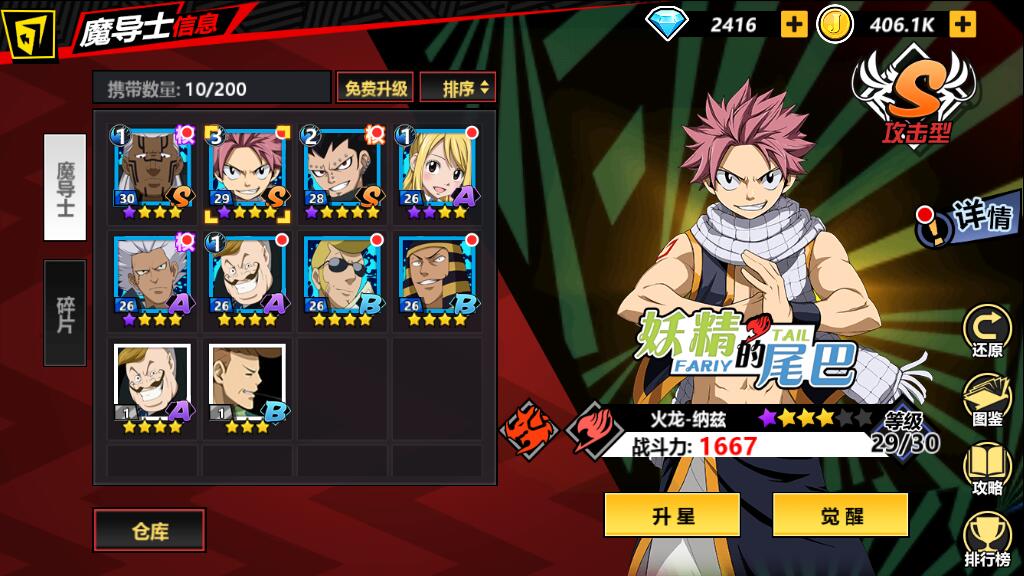
Task: Add diamonds with the plus button
Action: tap(792, 24)
